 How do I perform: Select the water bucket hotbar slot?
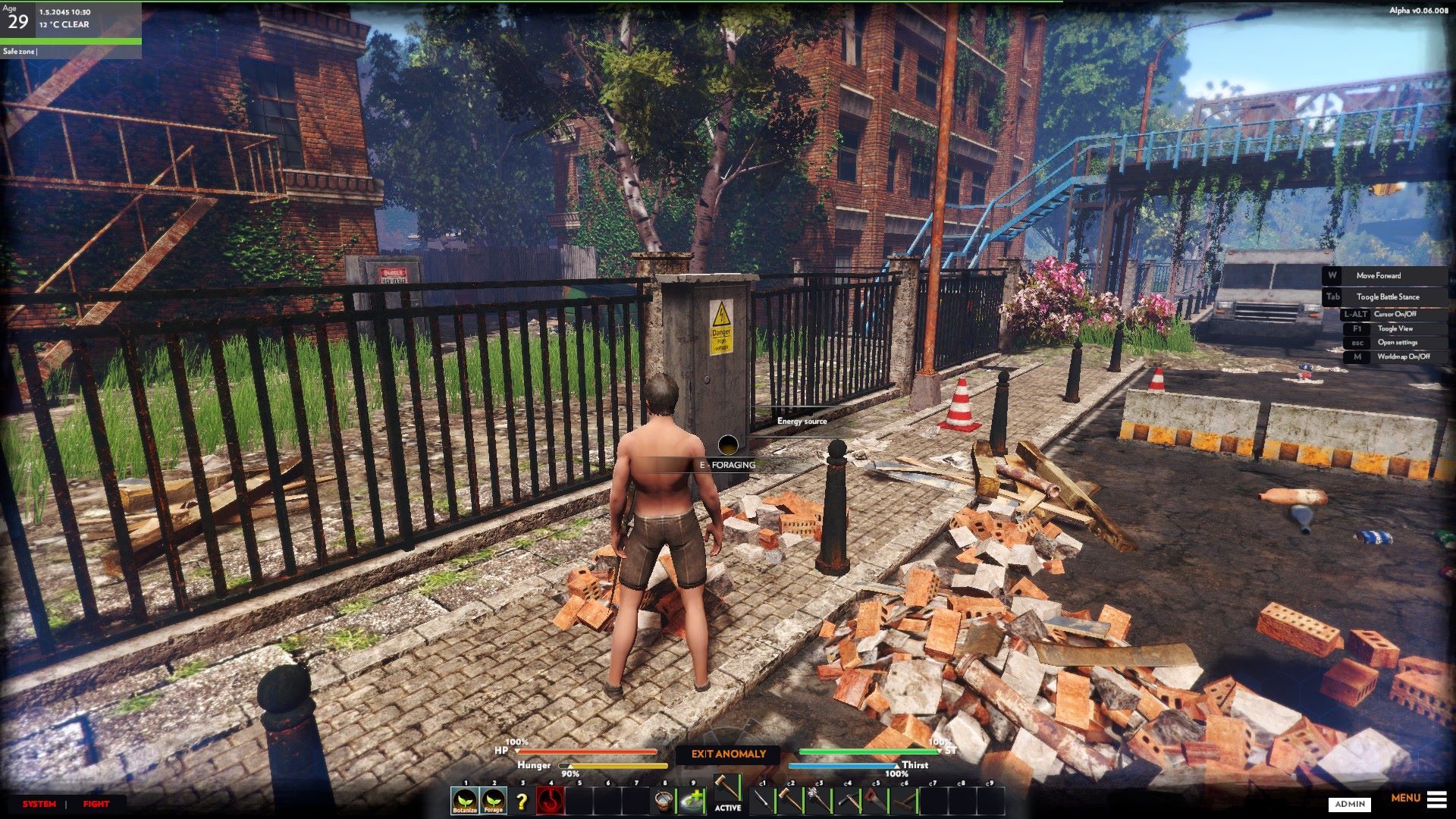[665, 800]
